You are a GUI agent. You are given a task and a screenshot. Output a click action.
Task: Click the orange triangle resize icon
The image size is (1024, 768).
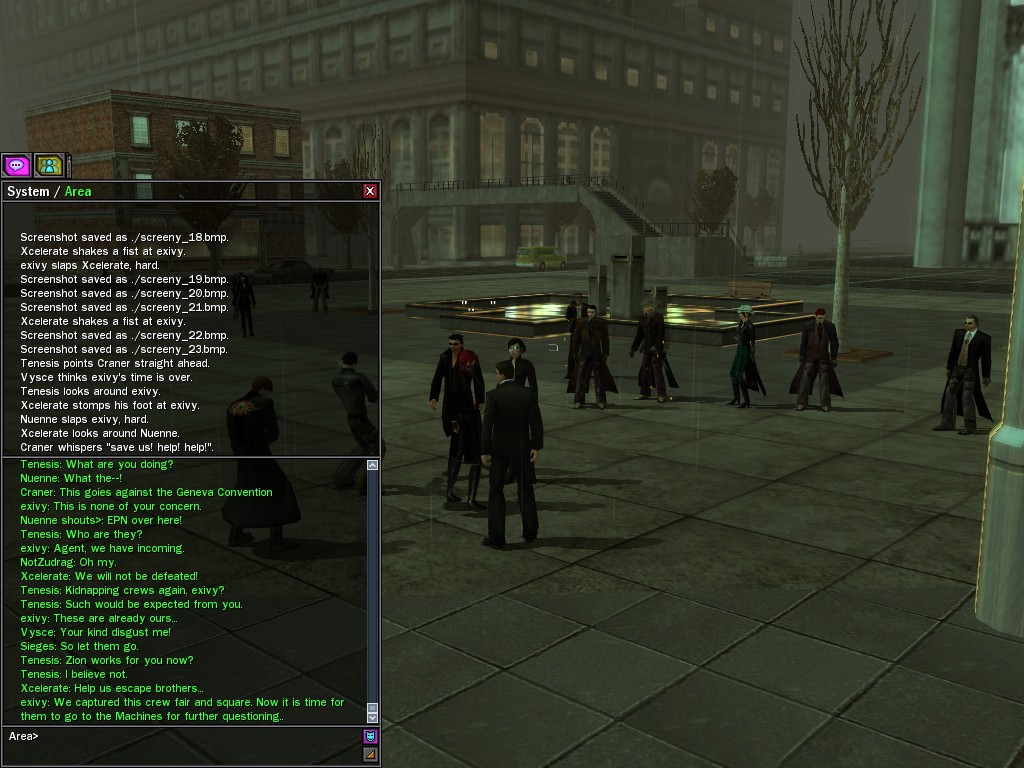[370, 755]
